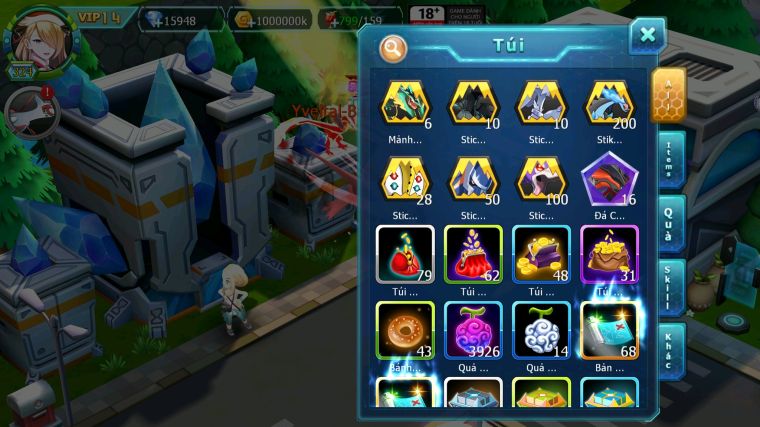Switch to the Quà tab
This screenshot has height=427, width=760.
tap(668, 222)
